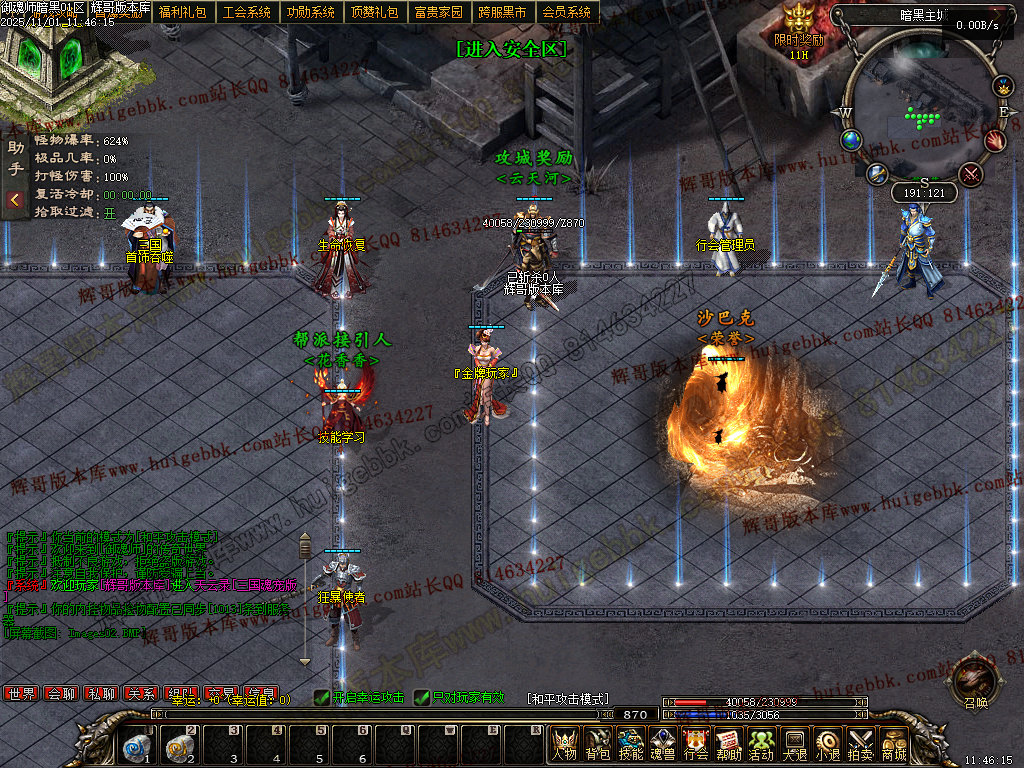Click the crossed swords icon by minimap
The height and width of the screenshot is (768, 1024).
pyautogui.click(x=970, y=174)
